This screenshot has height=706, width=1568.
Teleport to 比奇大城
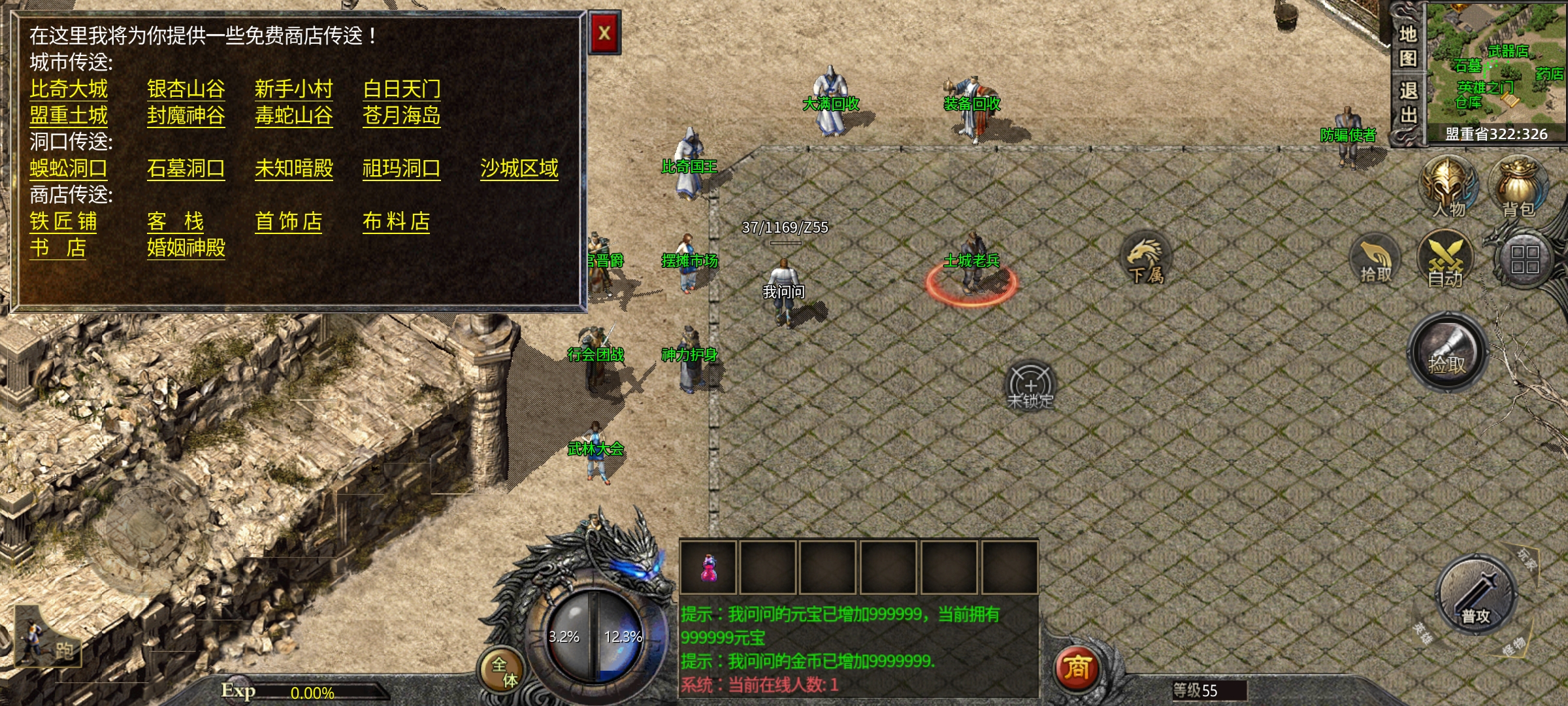(69, 89)
